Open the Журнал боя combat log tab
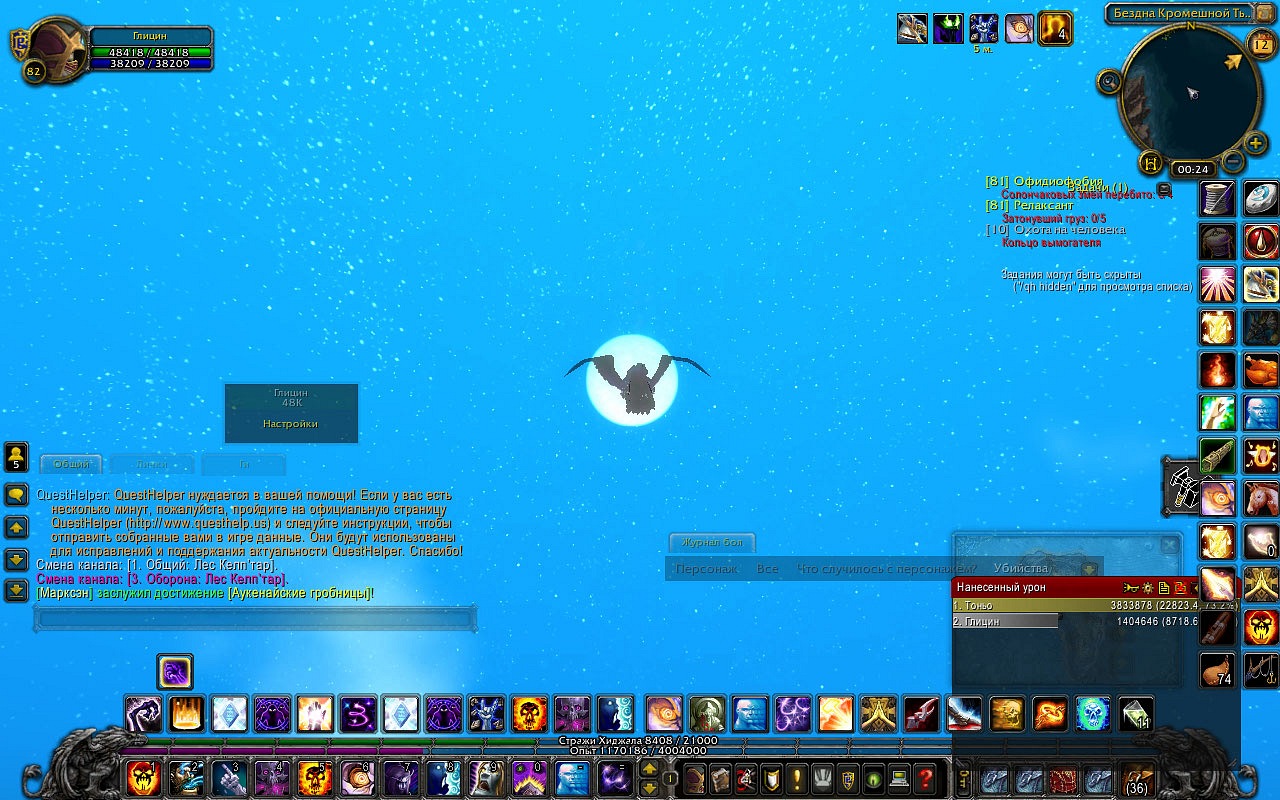 (x=712, y=543)
